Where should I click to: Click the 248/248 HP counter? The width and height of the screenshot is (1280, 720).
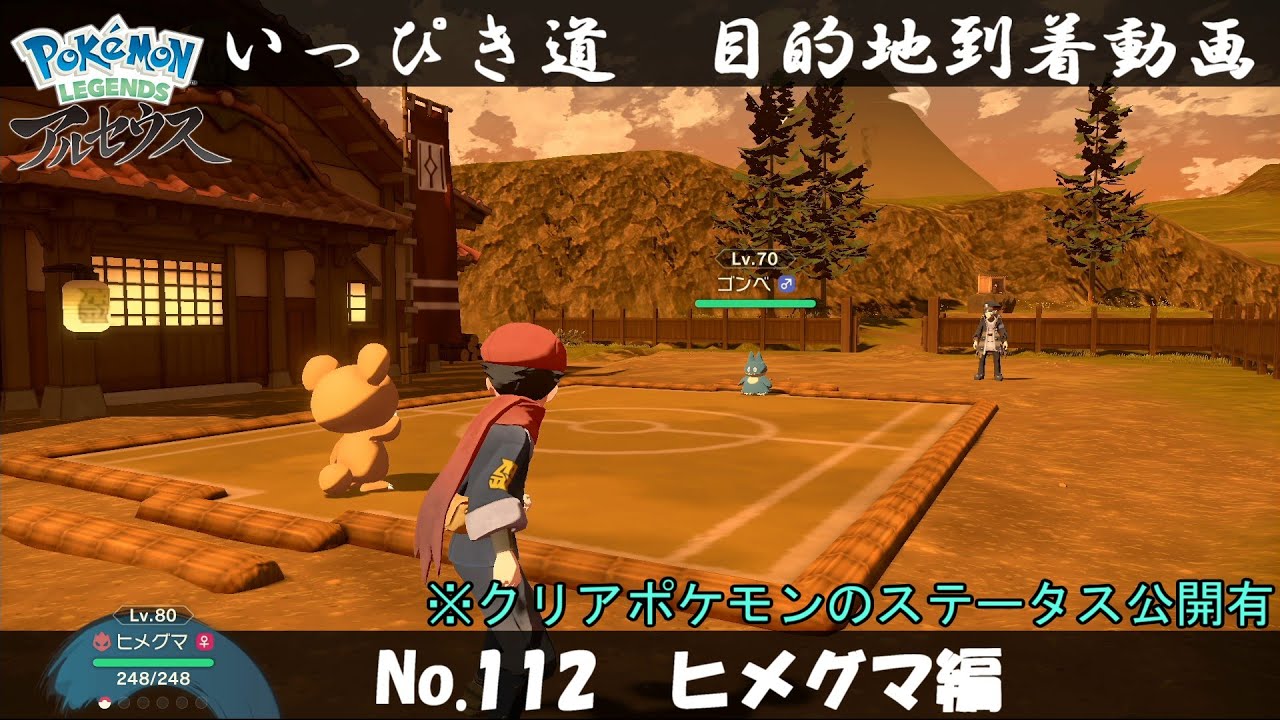pos(152,678)
